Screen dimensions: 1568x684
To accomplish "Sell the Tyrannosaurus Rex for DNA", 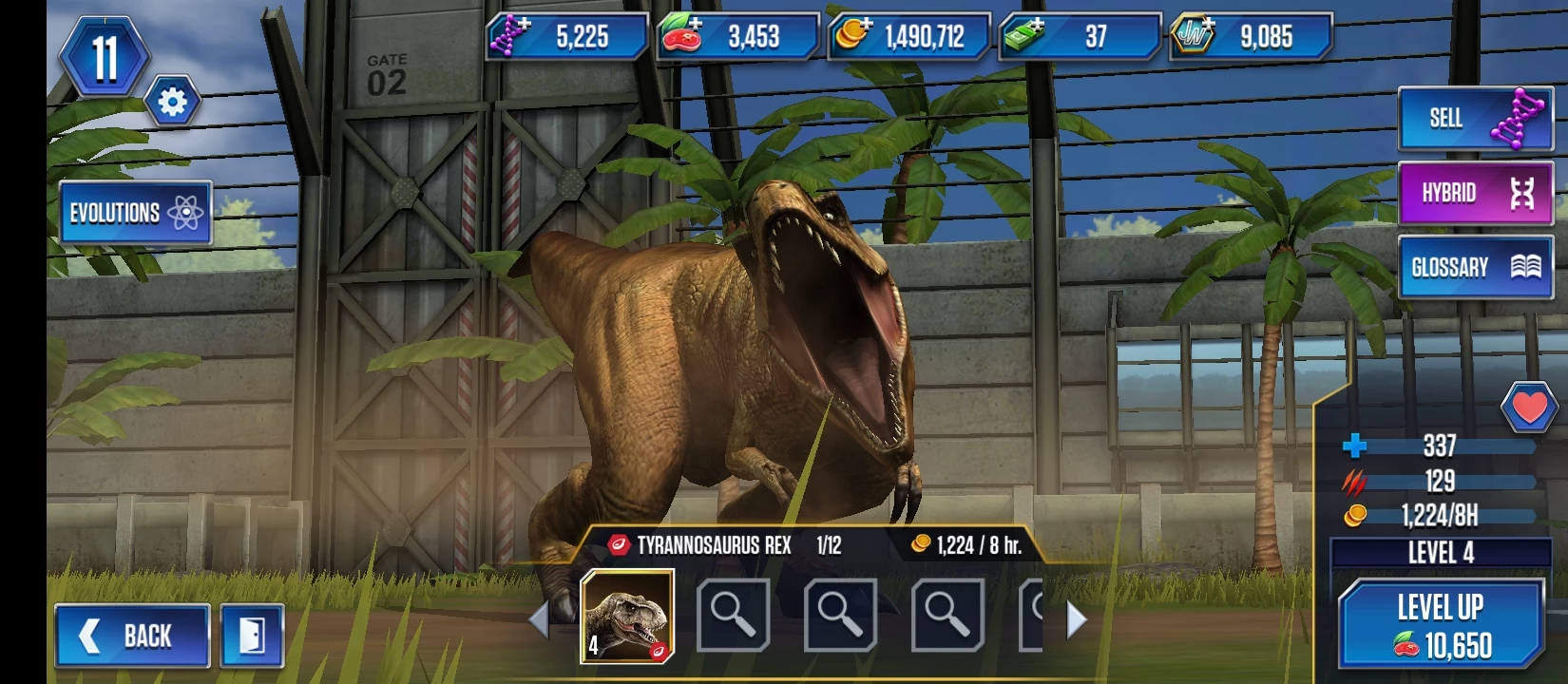I will [x=1473, y=118].
